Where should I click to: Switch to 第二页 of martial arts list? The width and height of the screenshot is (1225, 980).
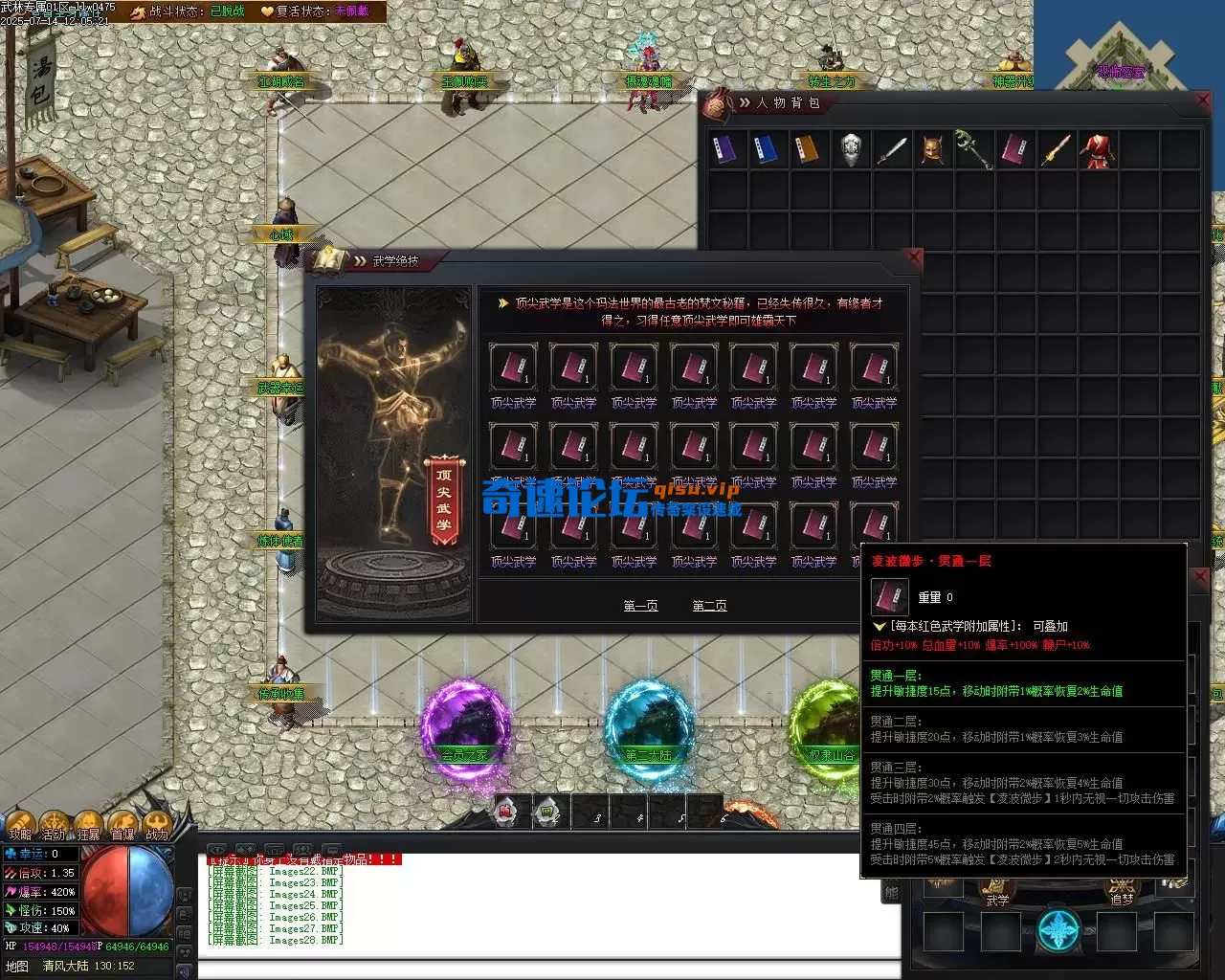pyautogui.click(x=709, y=606)
